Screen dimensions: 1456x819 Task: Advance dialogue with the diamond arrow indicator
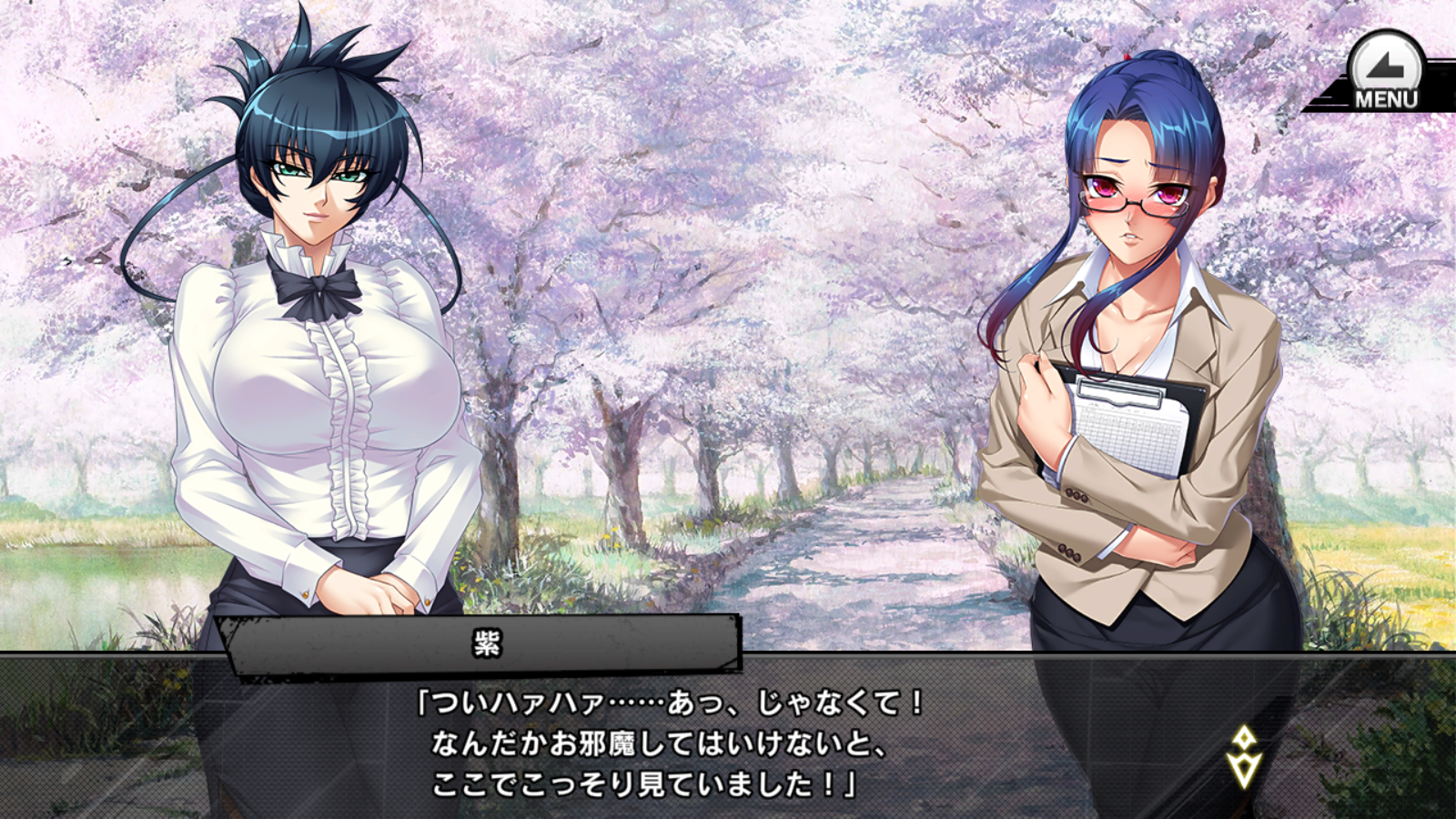click(1243, 756)
